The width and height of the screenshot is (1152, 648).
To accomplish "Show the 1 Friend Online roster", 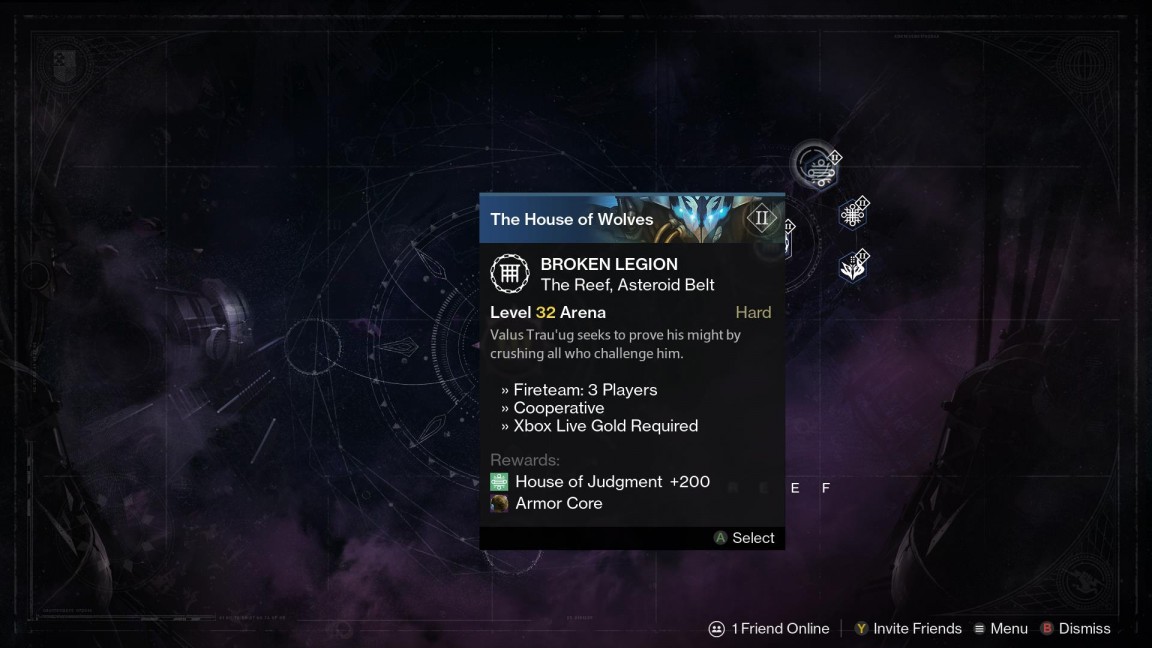I will (769, 629).
